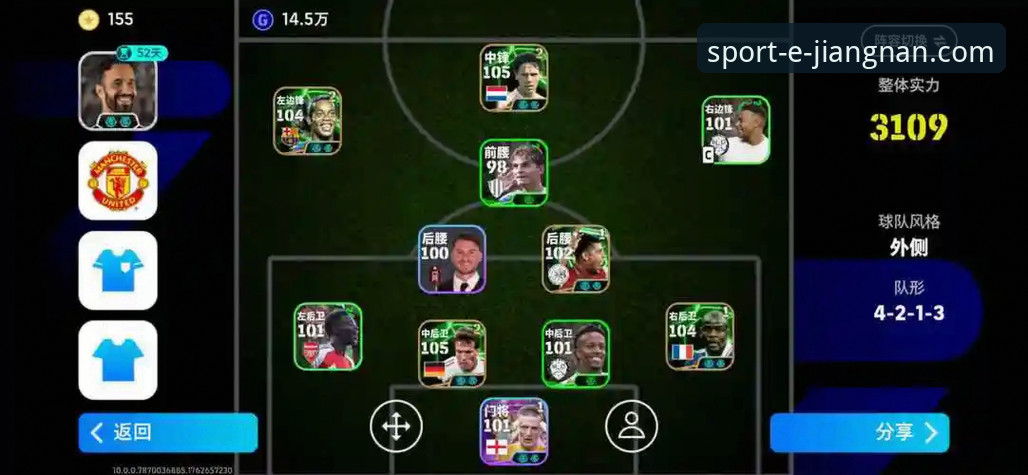
Task: Select the manager portrait
Action: 118,91
